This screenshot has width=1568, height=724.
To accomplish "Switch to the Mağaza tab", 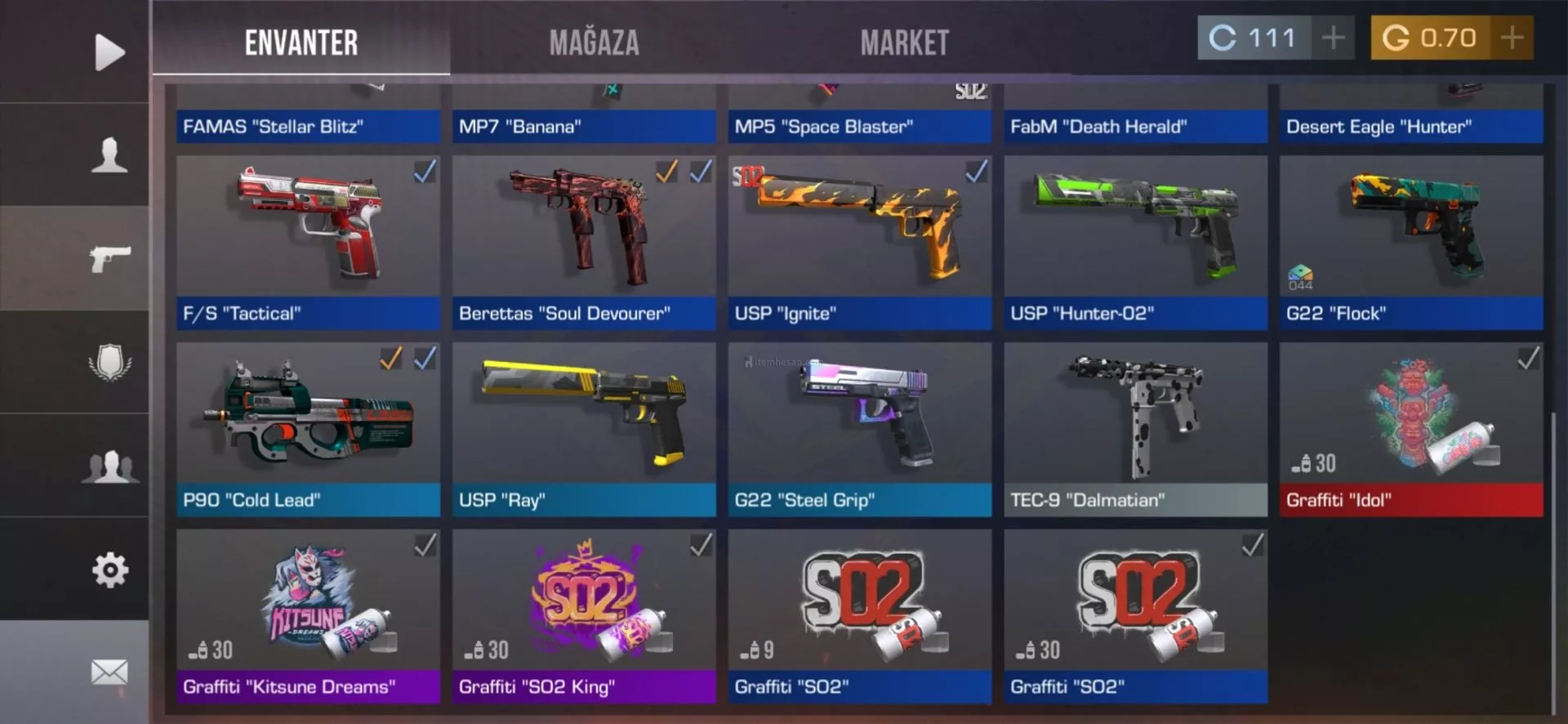I will coord(594,42).
